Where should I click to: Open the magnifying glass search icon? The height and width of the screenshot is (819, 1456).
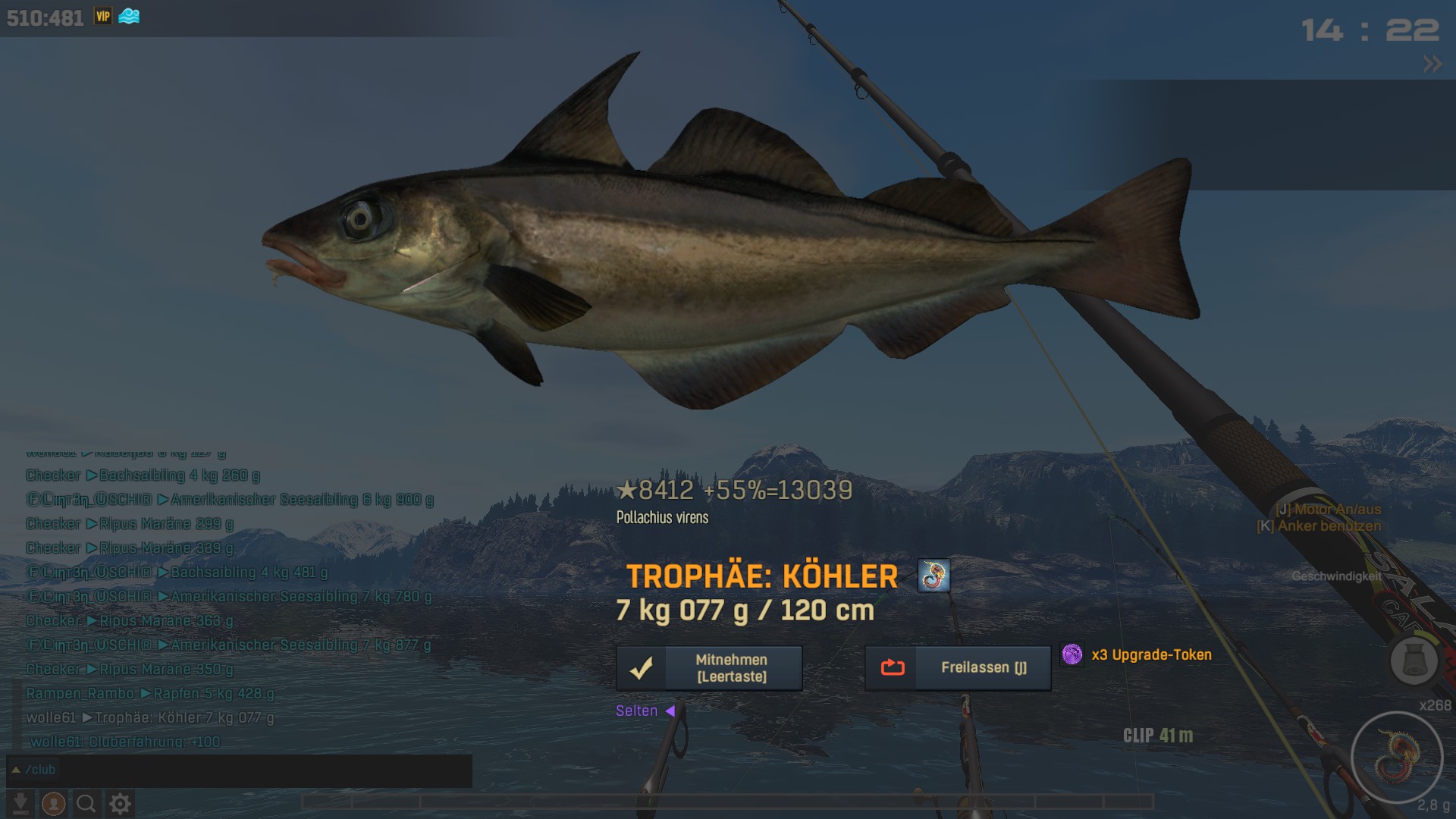point(86,803)
